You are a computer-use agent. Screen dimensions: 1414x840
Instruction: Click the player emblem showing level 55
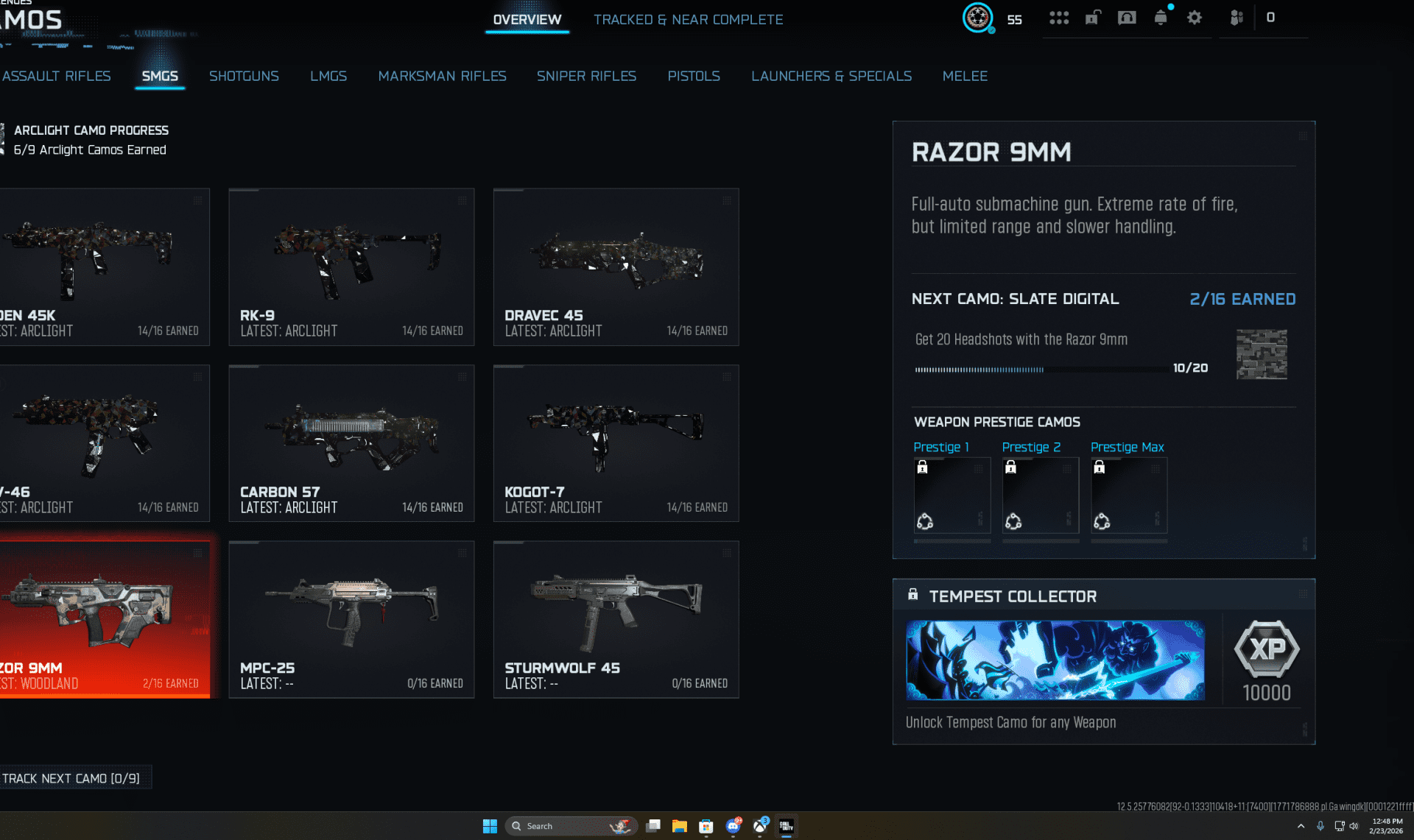coord(977,18)
